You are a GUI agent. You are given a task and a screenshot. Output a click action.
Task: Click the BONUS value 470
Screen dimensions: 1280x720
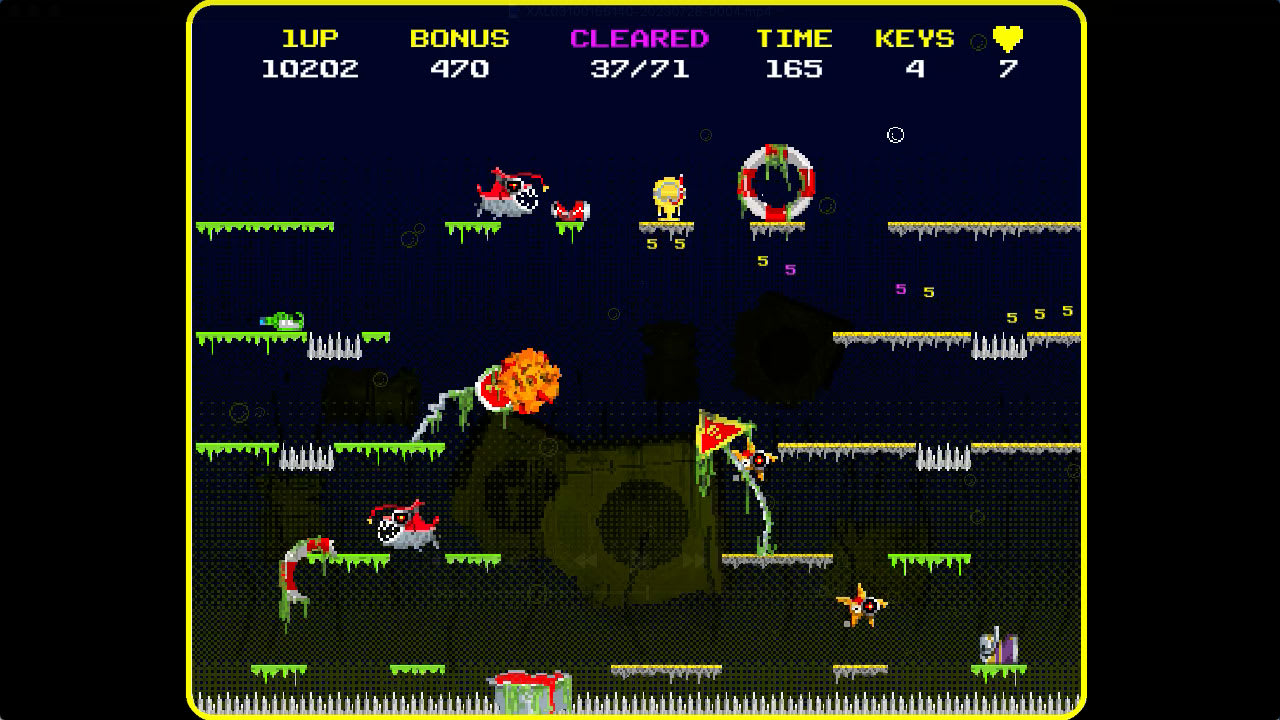click(459, 70)
